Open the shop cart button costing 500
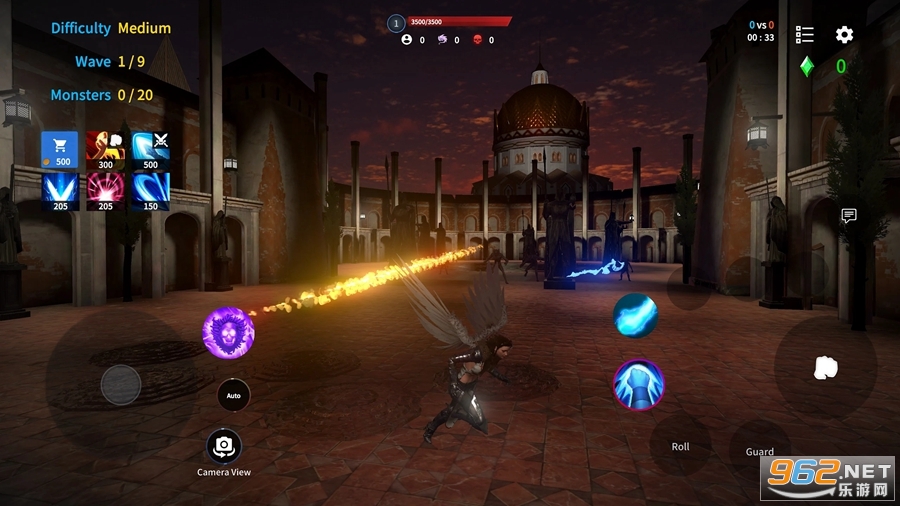The image size is (900, 506). tap(59, 150)
